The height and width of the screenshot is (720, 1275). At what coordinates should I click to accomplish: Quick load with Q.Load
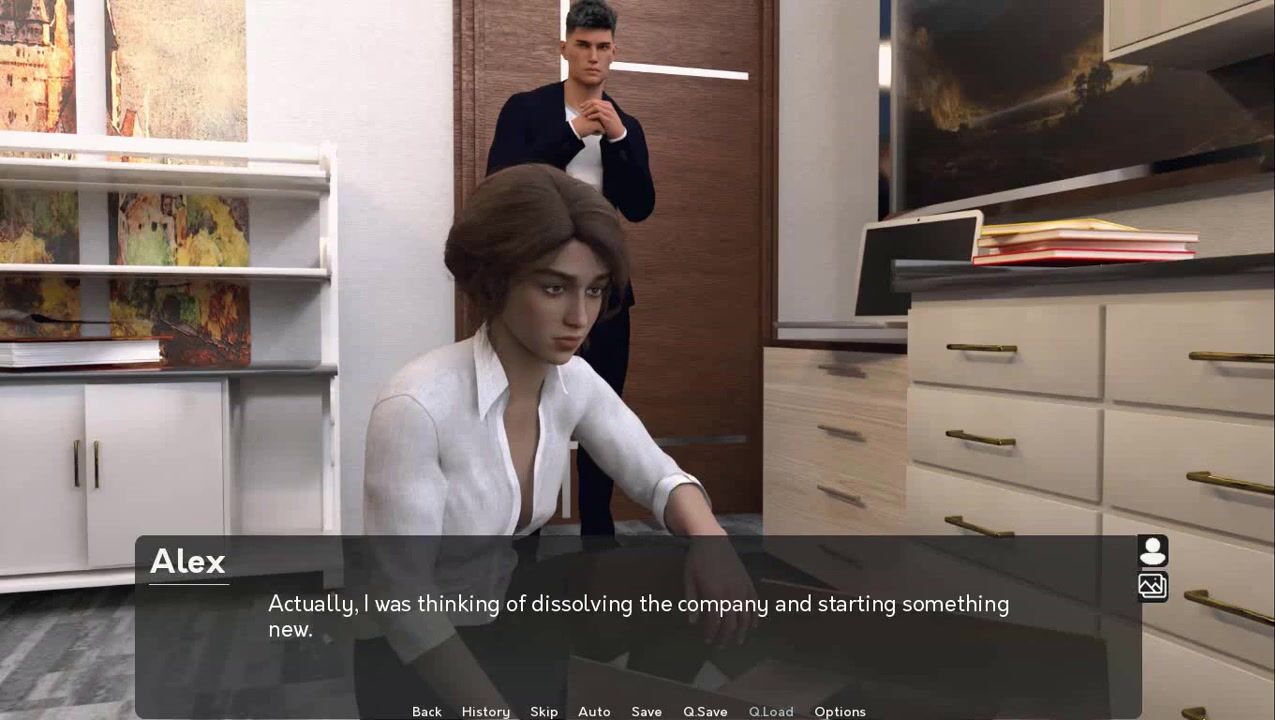coord(771,712)
